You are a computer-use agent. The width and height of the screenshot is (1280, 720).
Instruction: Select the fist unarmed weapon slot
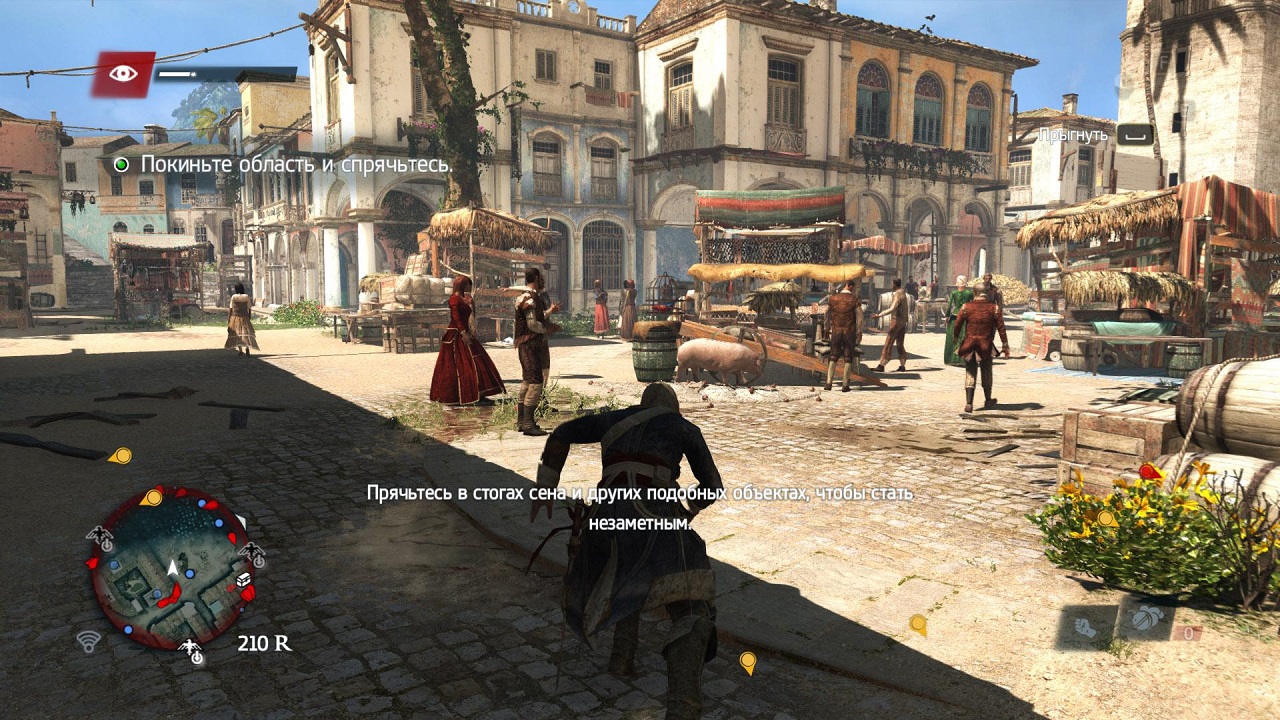point(1083,626)
